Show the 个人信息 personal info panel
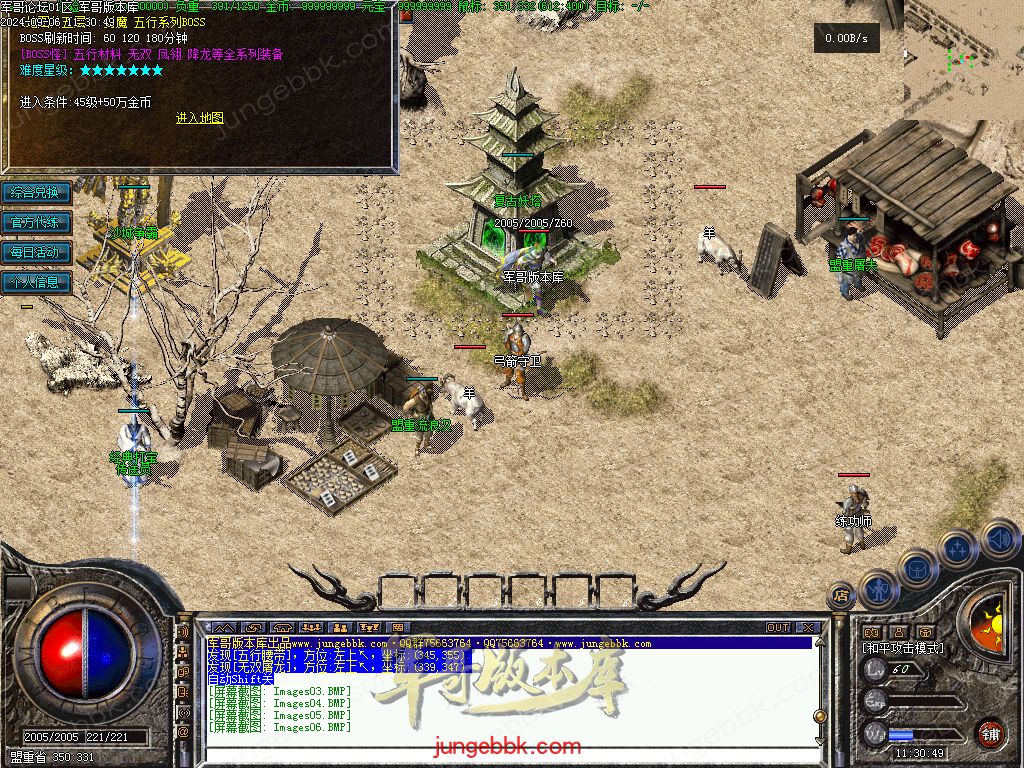This screenshot has width=1024, height=768. pyautogui.click(x=36, y=282)
